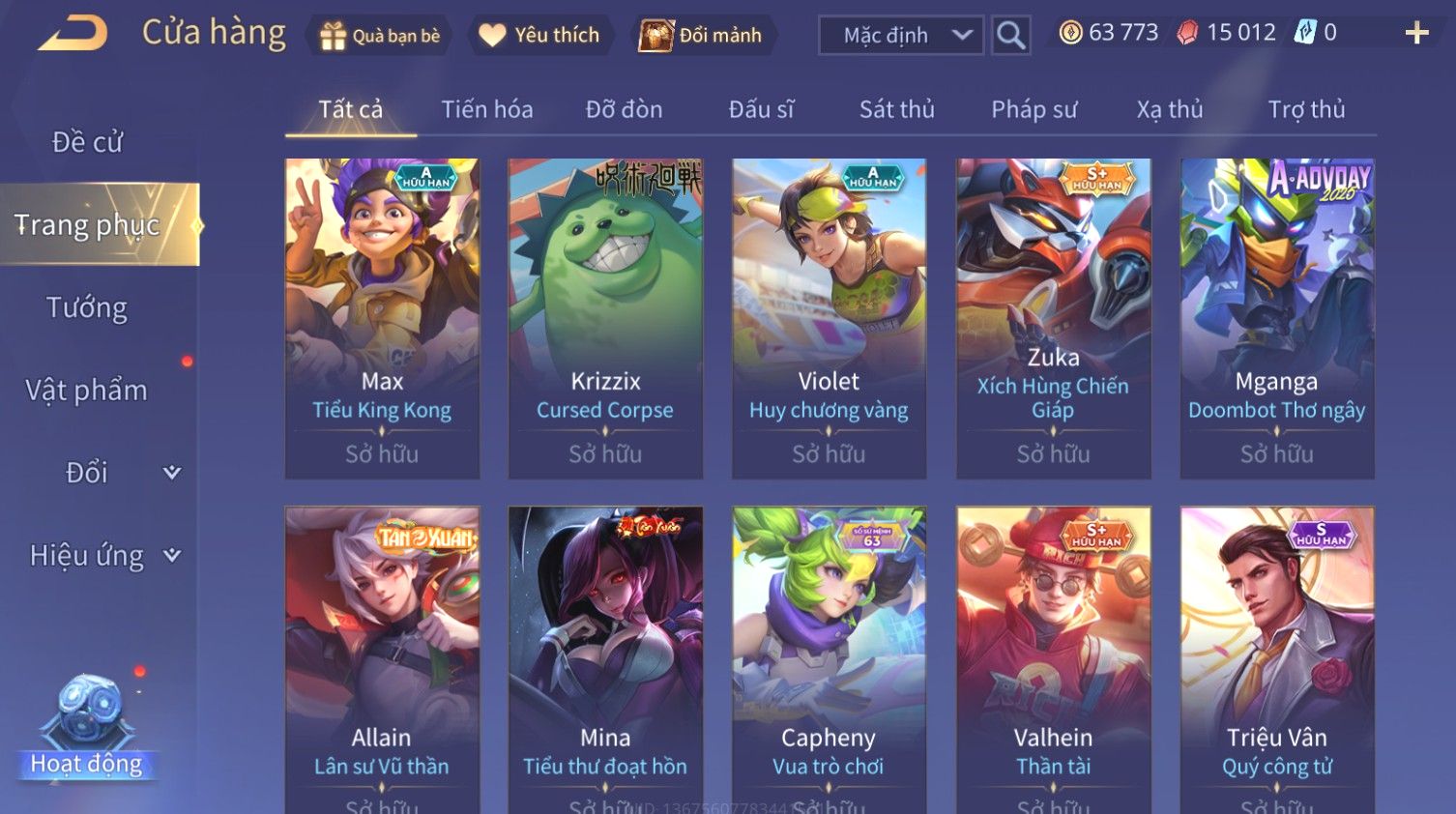Add currency with the plus button
This screenshot has height=814, width=1456.
(1416, 34)
